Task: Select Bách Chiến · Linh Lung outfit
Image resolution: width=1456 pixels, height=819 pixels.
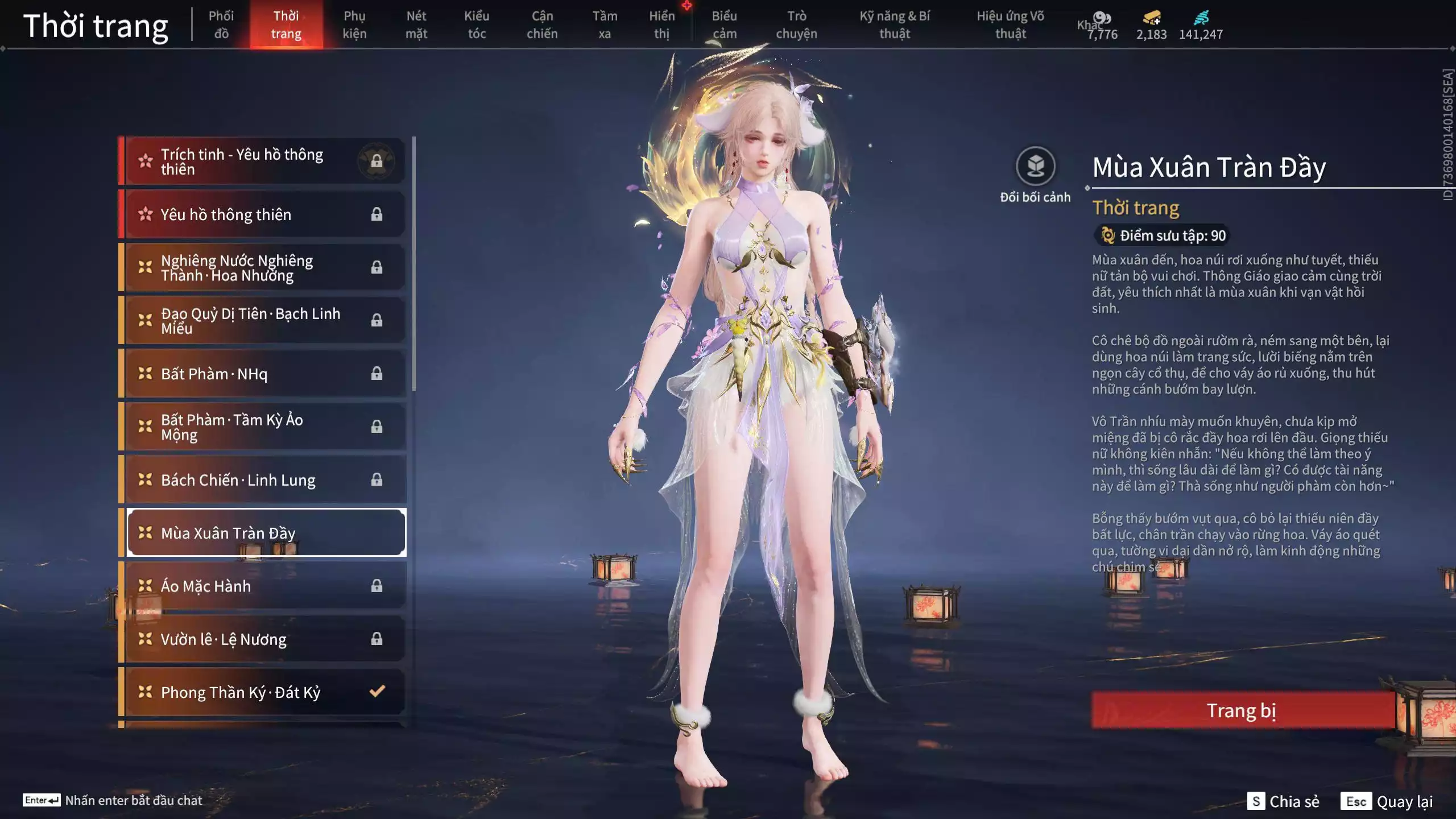Action: pos(264,480)
